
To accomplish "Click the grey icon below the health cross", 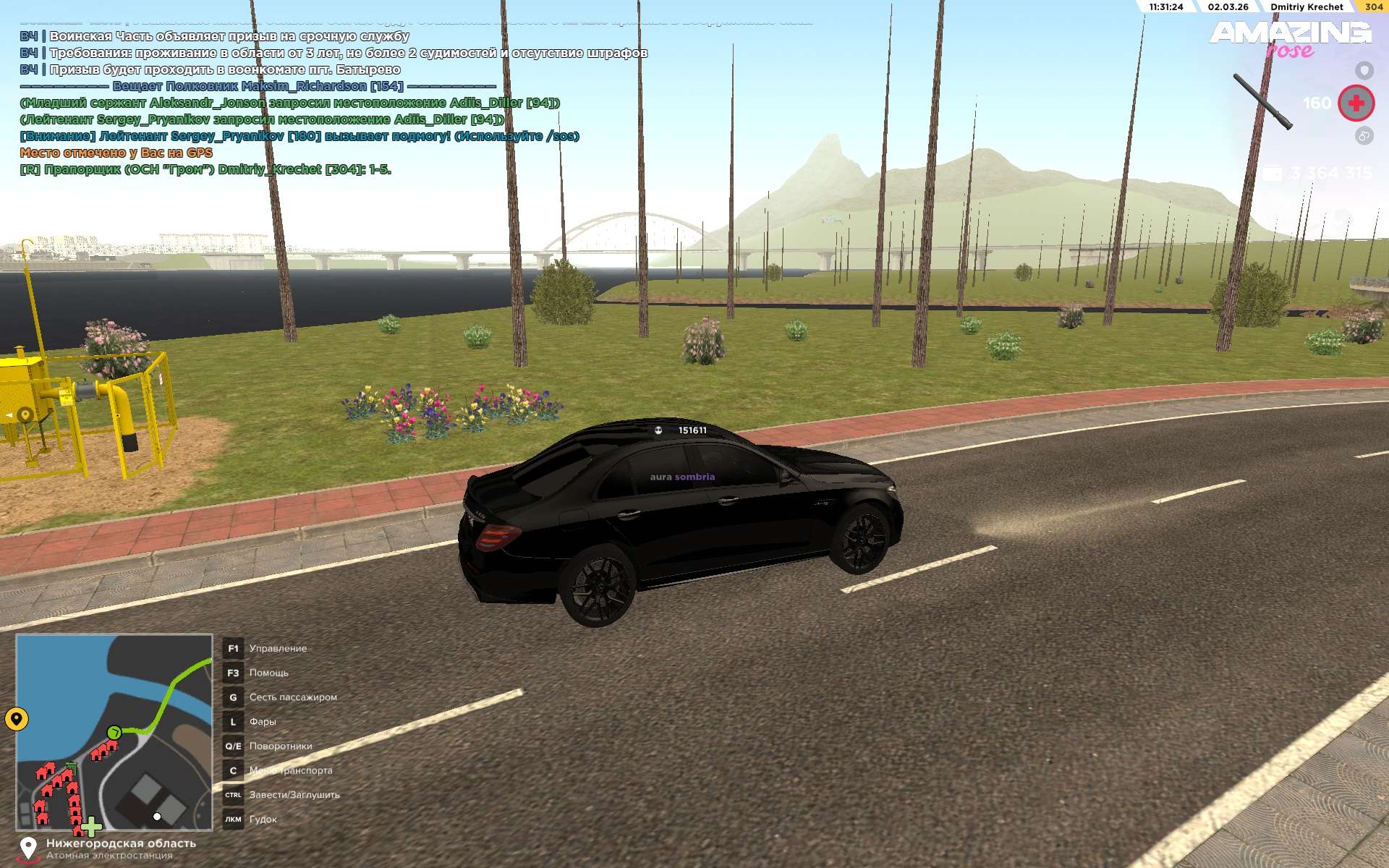I will pos(1364,136).
